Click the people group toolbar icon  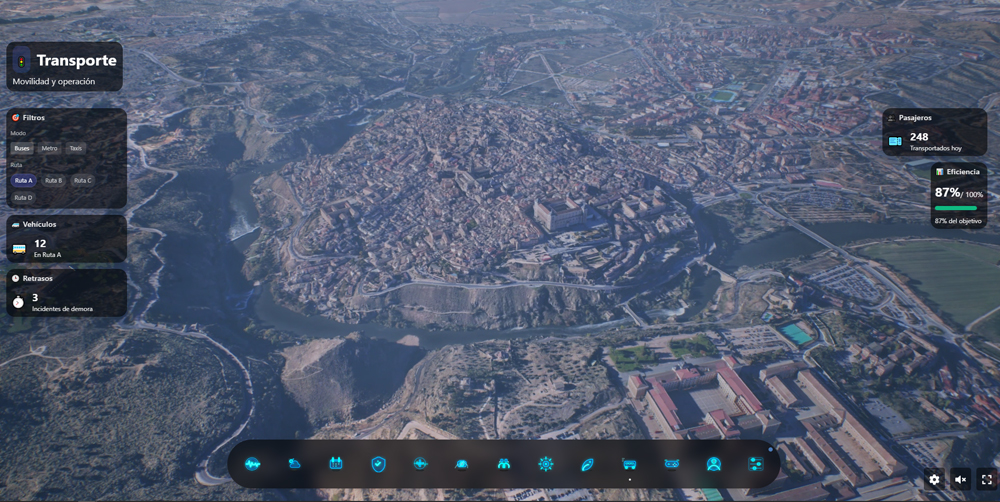pos(503,464)
